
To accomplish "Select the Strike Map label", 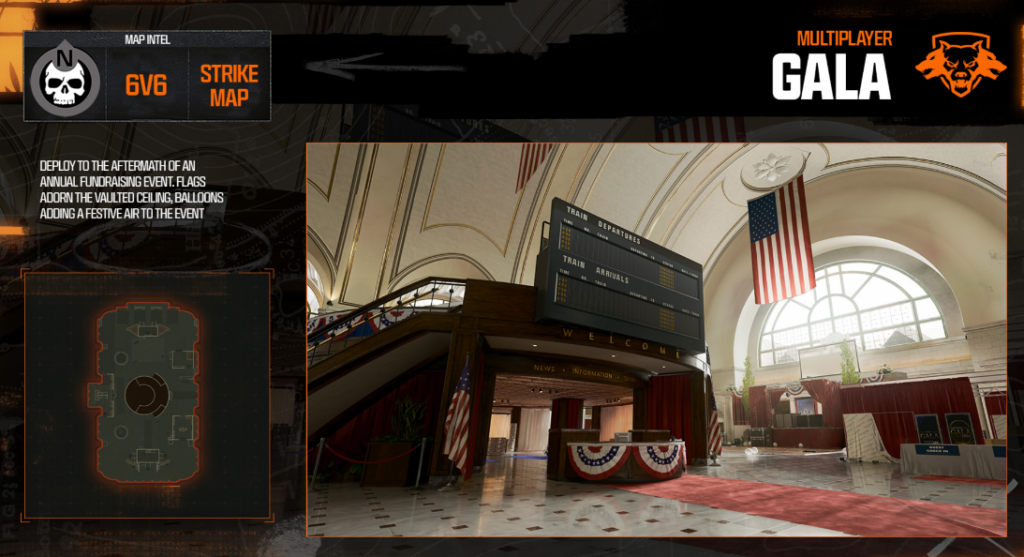I will pyautogui.click(x=229, y=86).
